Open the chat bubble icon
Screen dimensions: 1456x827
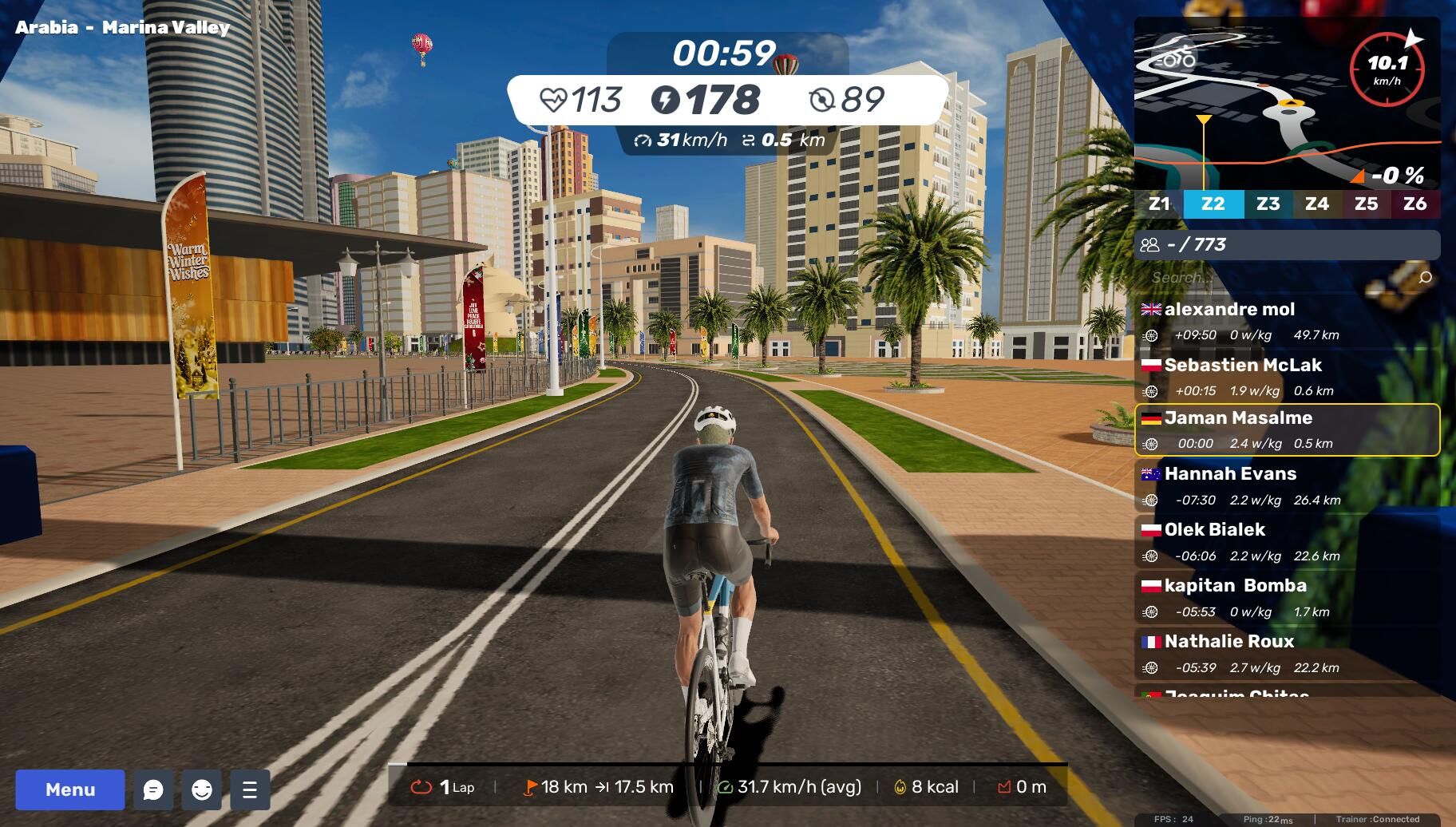153,789
